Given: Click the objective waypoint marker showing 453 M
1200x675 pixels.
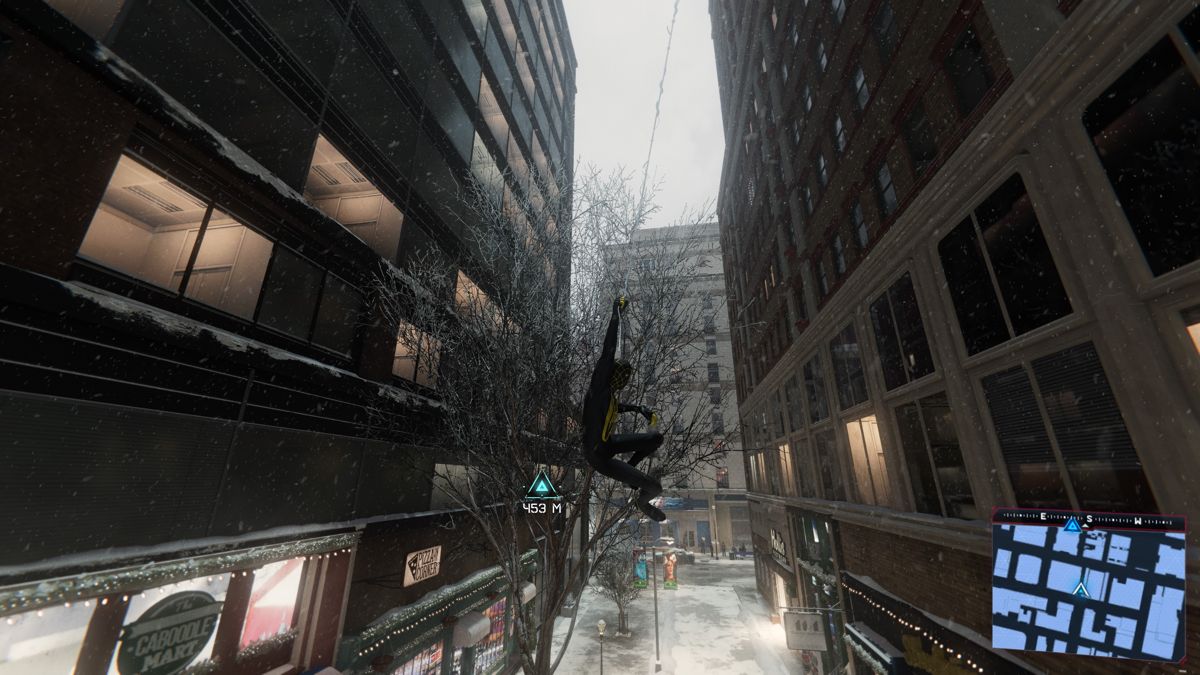Looking at the screenshot, I should (541, 485).
